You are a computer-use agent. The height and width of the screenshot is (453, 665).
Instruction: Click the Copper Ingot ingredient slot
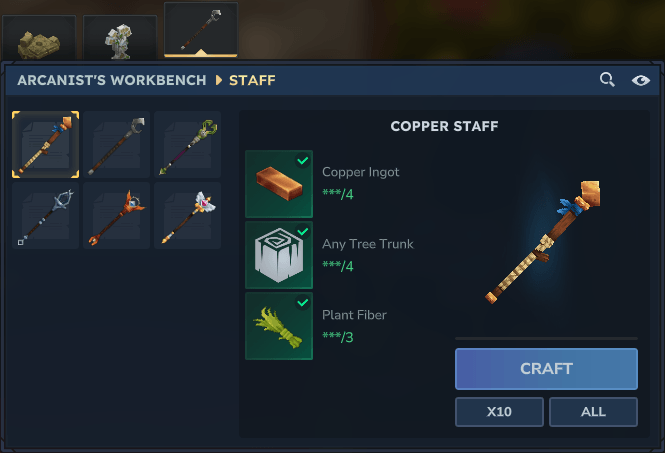(x=279, y=184)
